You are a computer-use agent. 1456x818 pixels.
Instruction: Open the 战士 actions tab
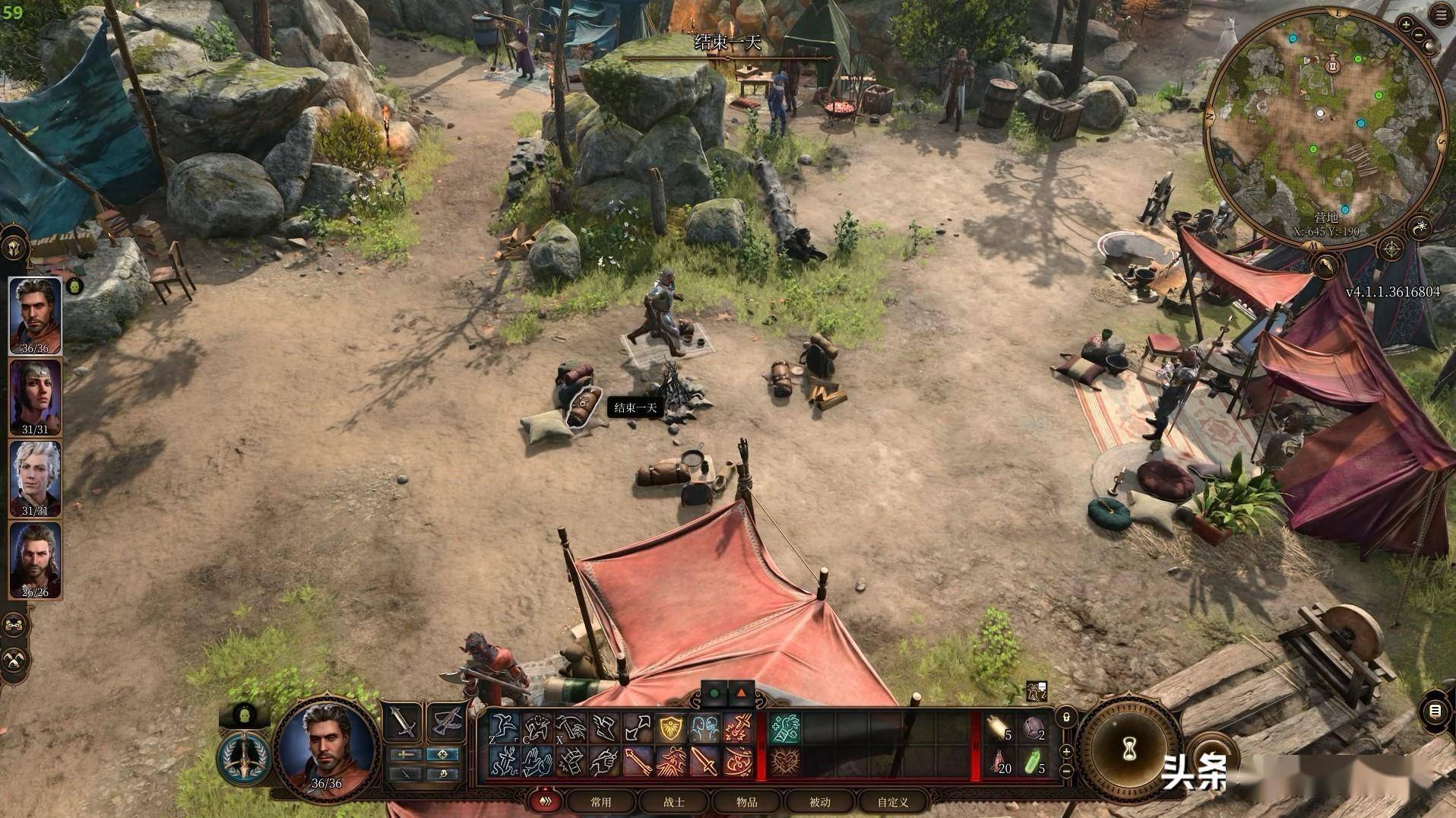click(x=673, y=801)
